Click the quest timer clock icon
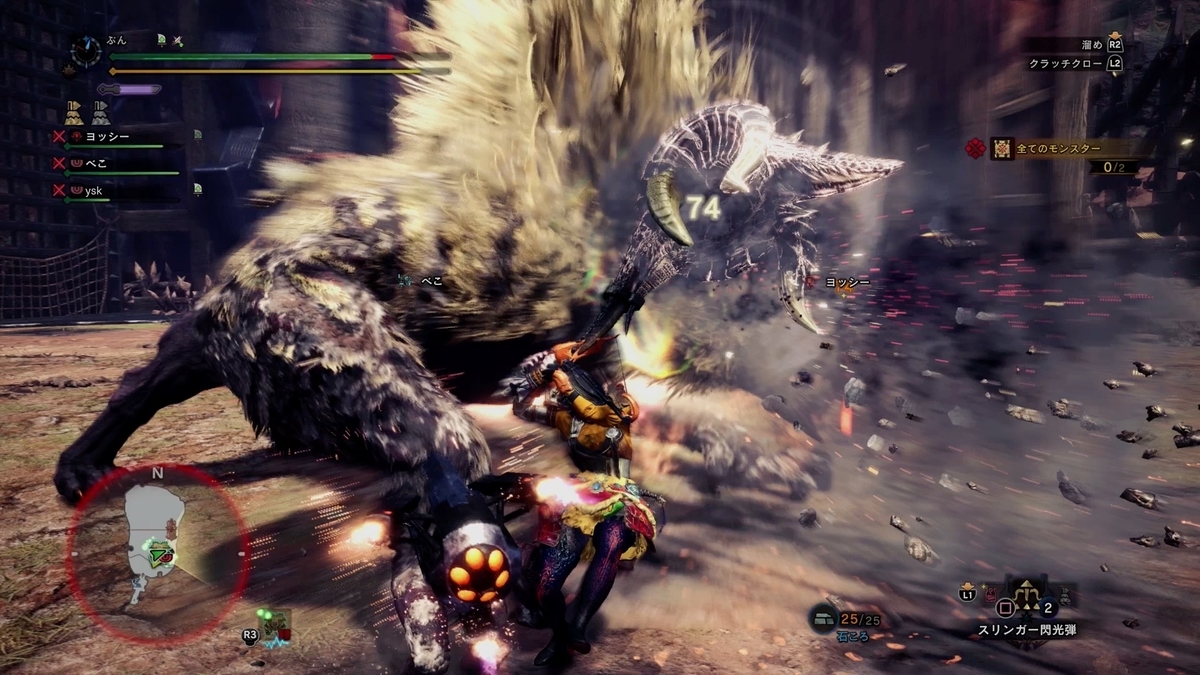Viewport: 1200px width, 675px height. (86, 51)
